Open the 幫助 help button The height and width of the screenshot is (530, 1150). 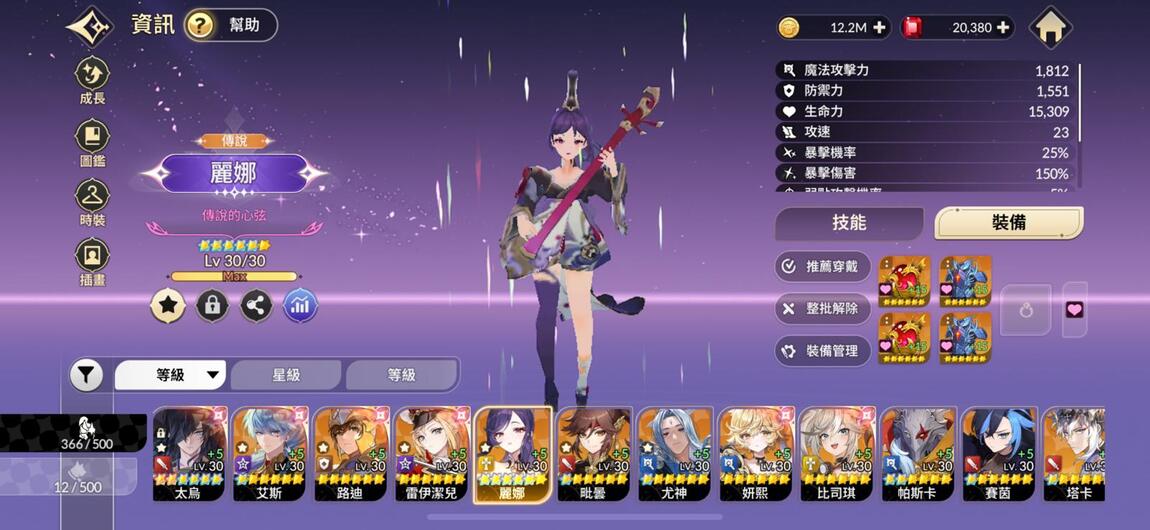(230, 25)
